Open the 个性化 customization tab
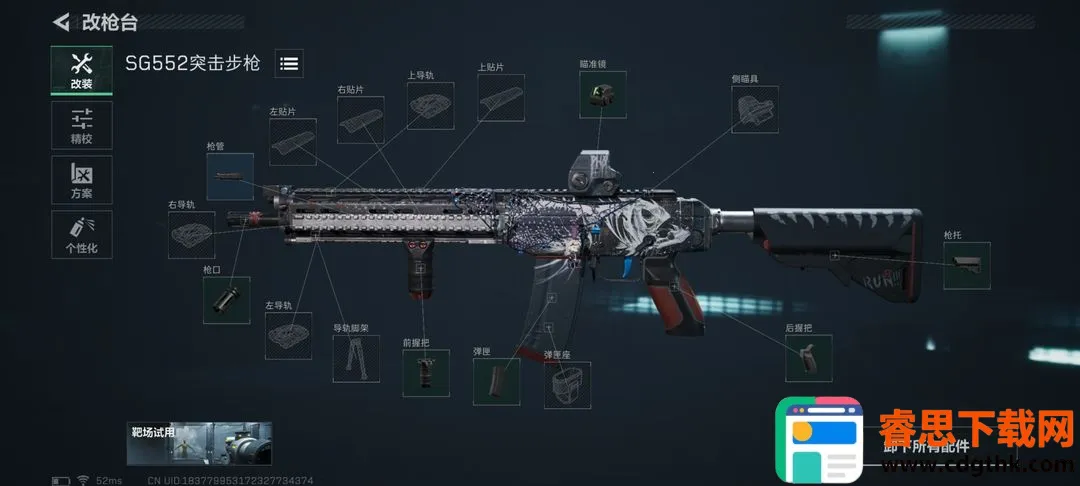 (x=82, y=234)
